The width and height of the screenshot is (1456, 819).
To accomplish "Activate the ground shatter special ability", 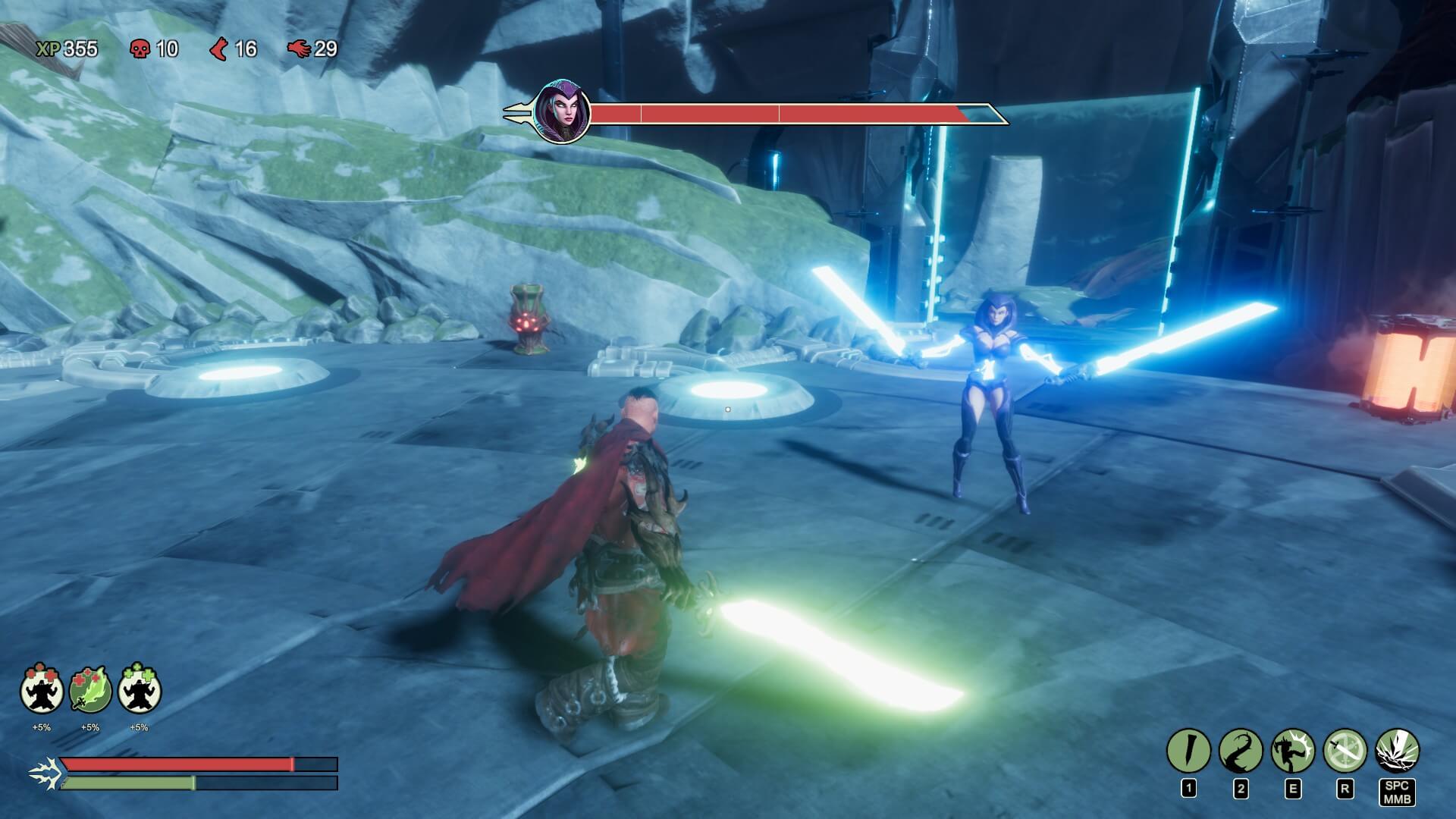I will (1397, 751).
